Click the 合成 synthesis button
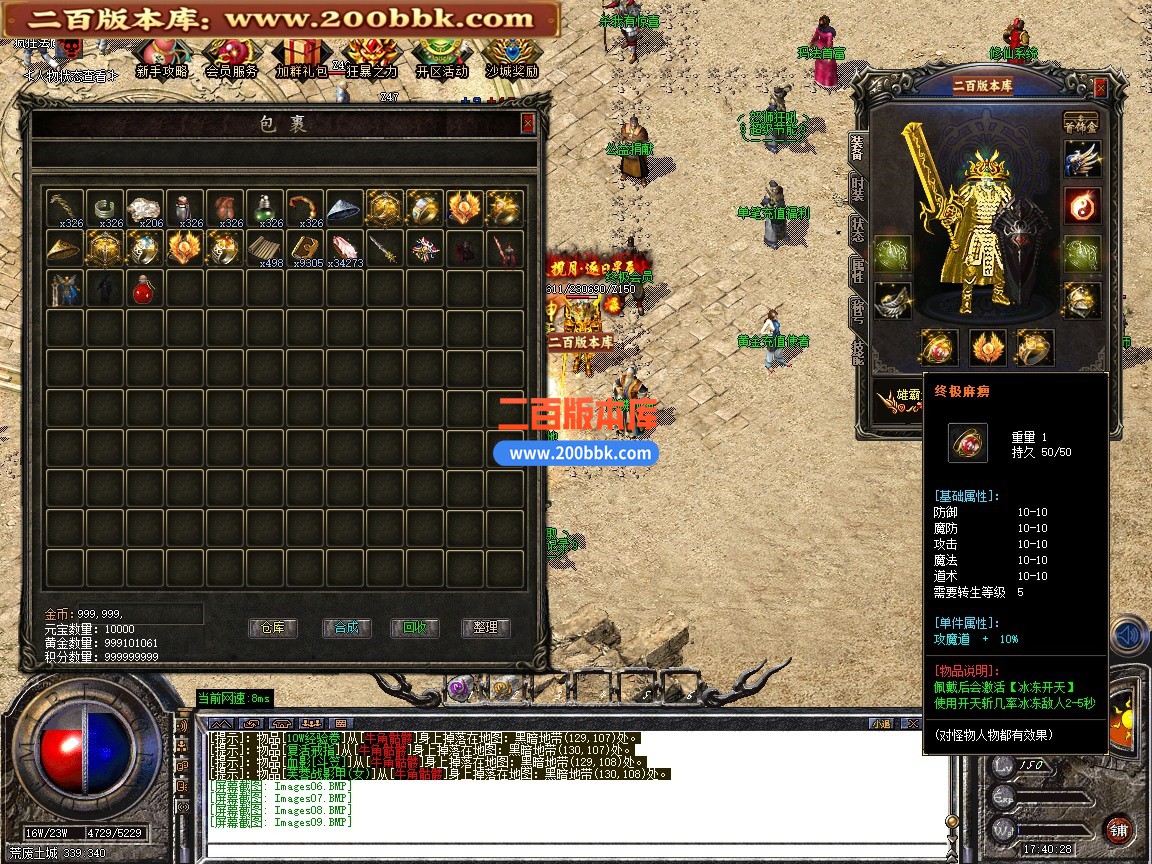The image size is (1152, 864). pyautogui.click(x=347, y=628)
